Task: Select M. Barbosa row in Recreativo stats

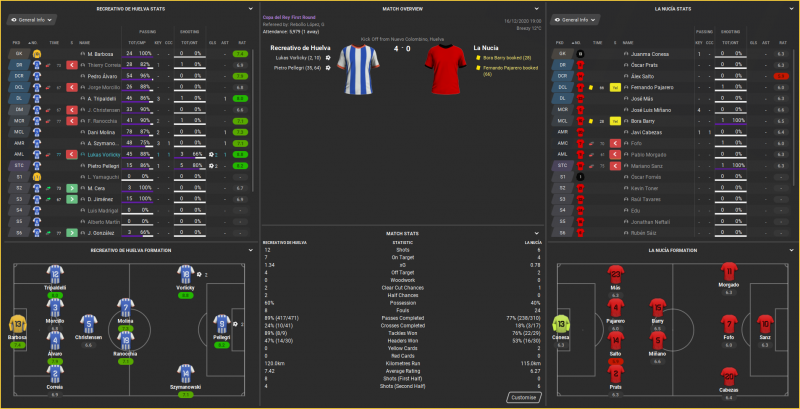Action: click(x=100, y=53)
